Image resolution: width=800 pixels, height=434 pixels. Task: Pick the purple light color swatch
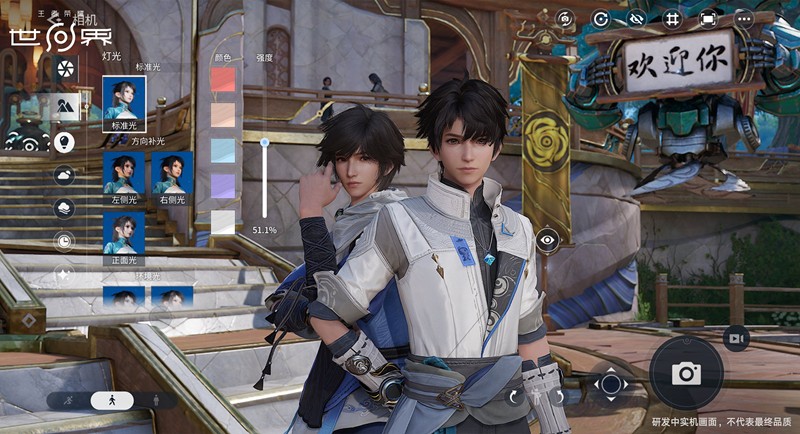[x=223, y=186]
